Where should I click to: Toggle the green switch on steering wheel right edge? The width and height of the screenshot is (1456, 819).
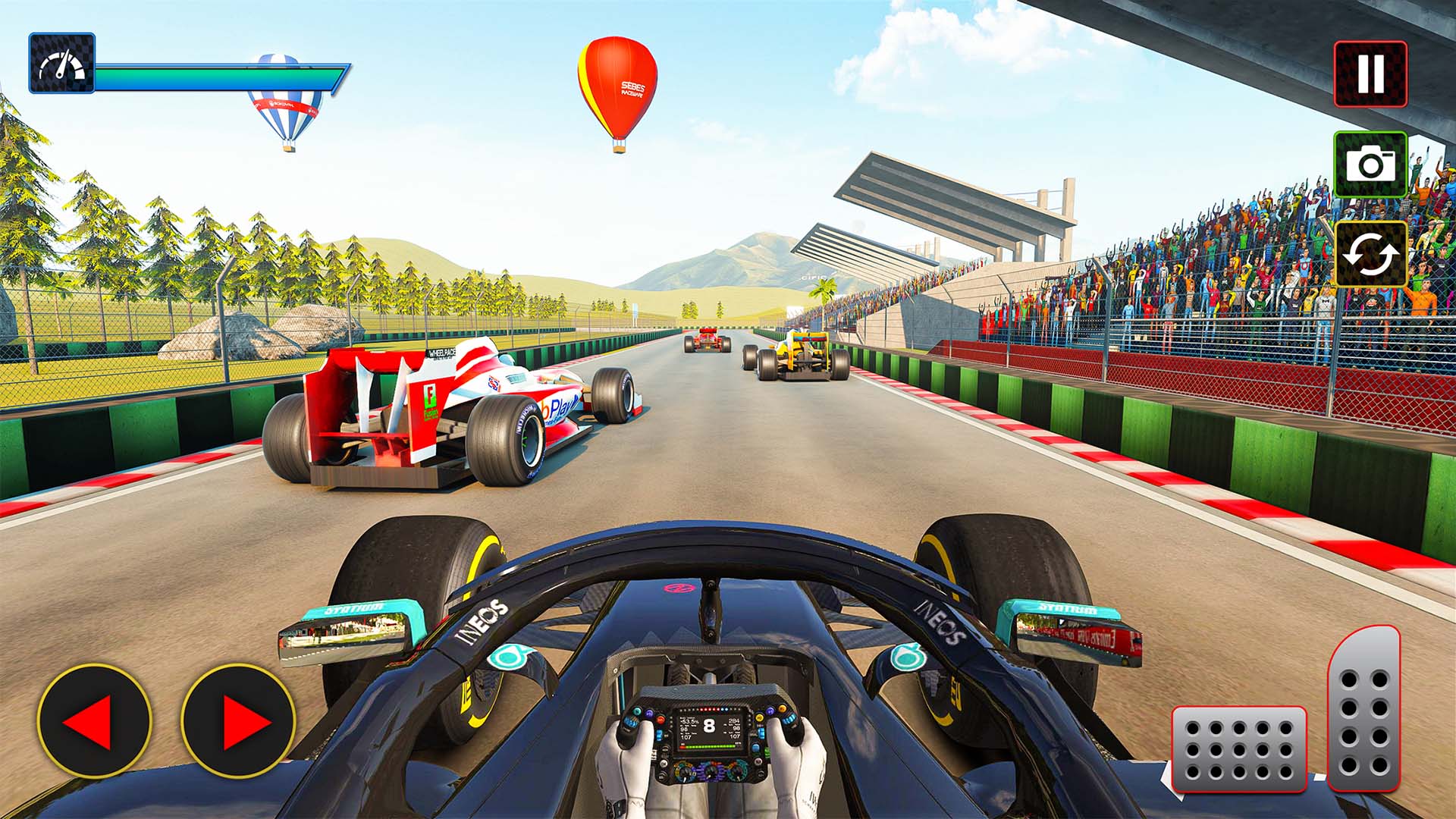(766, 752)
